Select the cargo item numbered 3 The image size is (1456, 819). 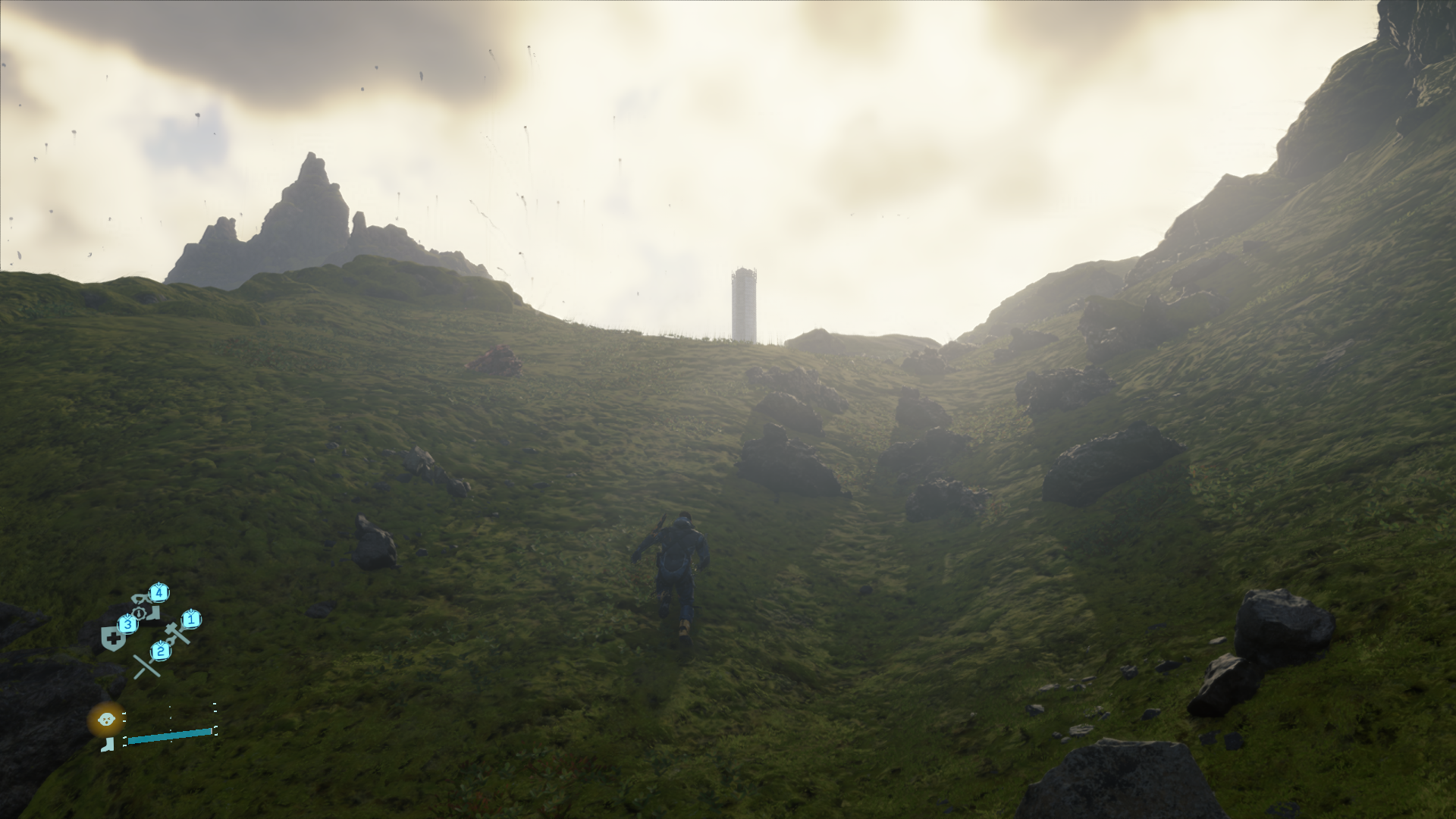[128, 625]
